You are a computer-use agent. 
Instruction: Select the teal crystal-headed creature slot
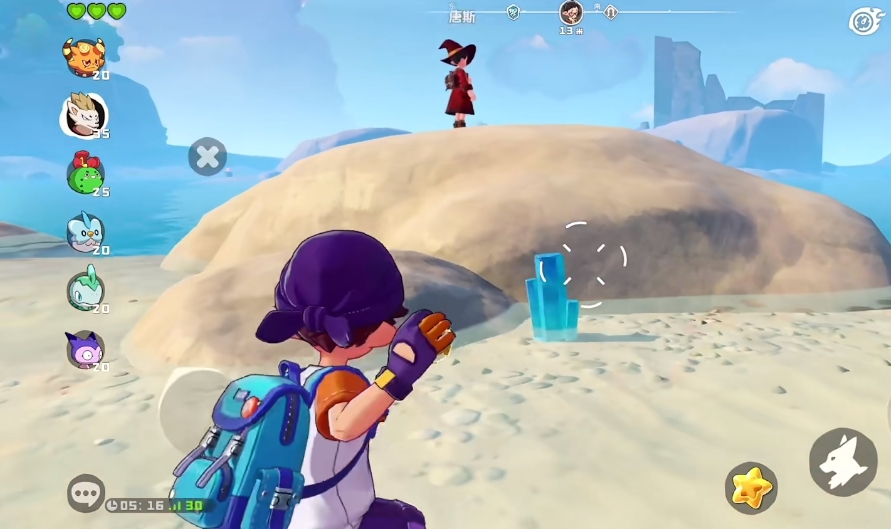click(x=84, y=290)
